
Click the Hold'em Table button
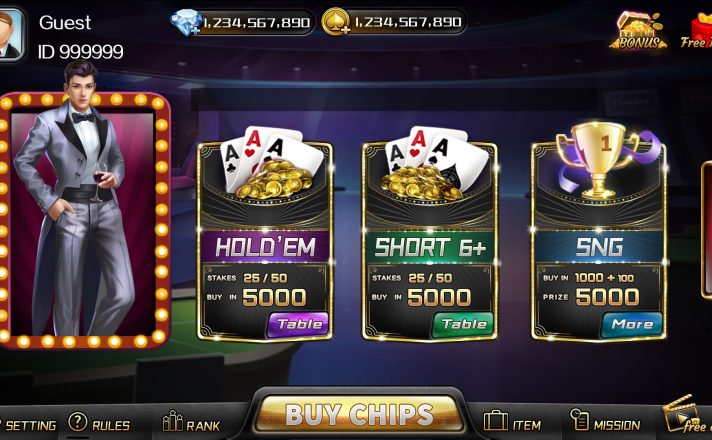click(x=298, y=324)
